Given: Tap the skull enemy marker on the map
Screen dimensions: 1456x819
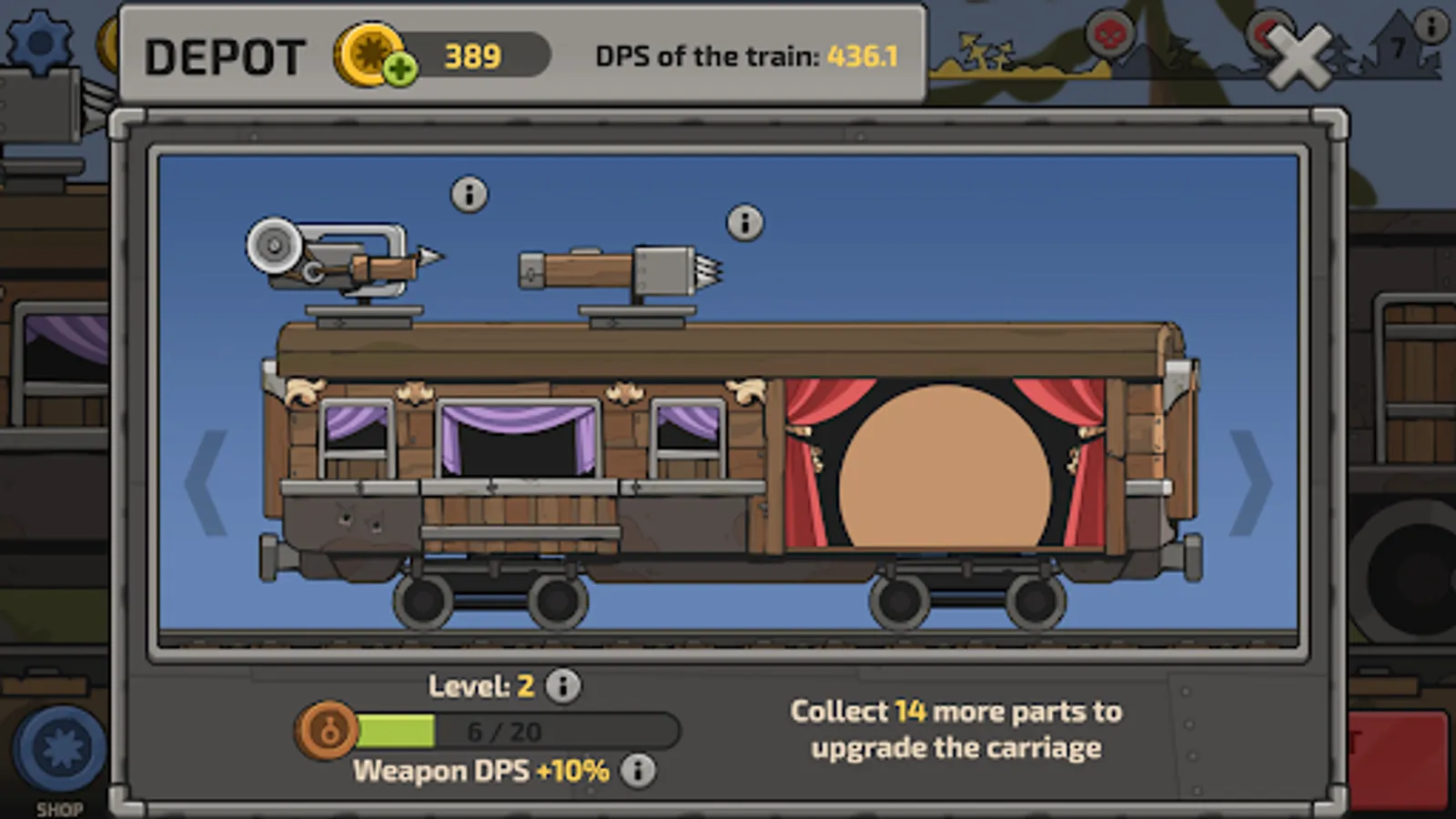Looking at the screenshot, I should [1108, 34].
